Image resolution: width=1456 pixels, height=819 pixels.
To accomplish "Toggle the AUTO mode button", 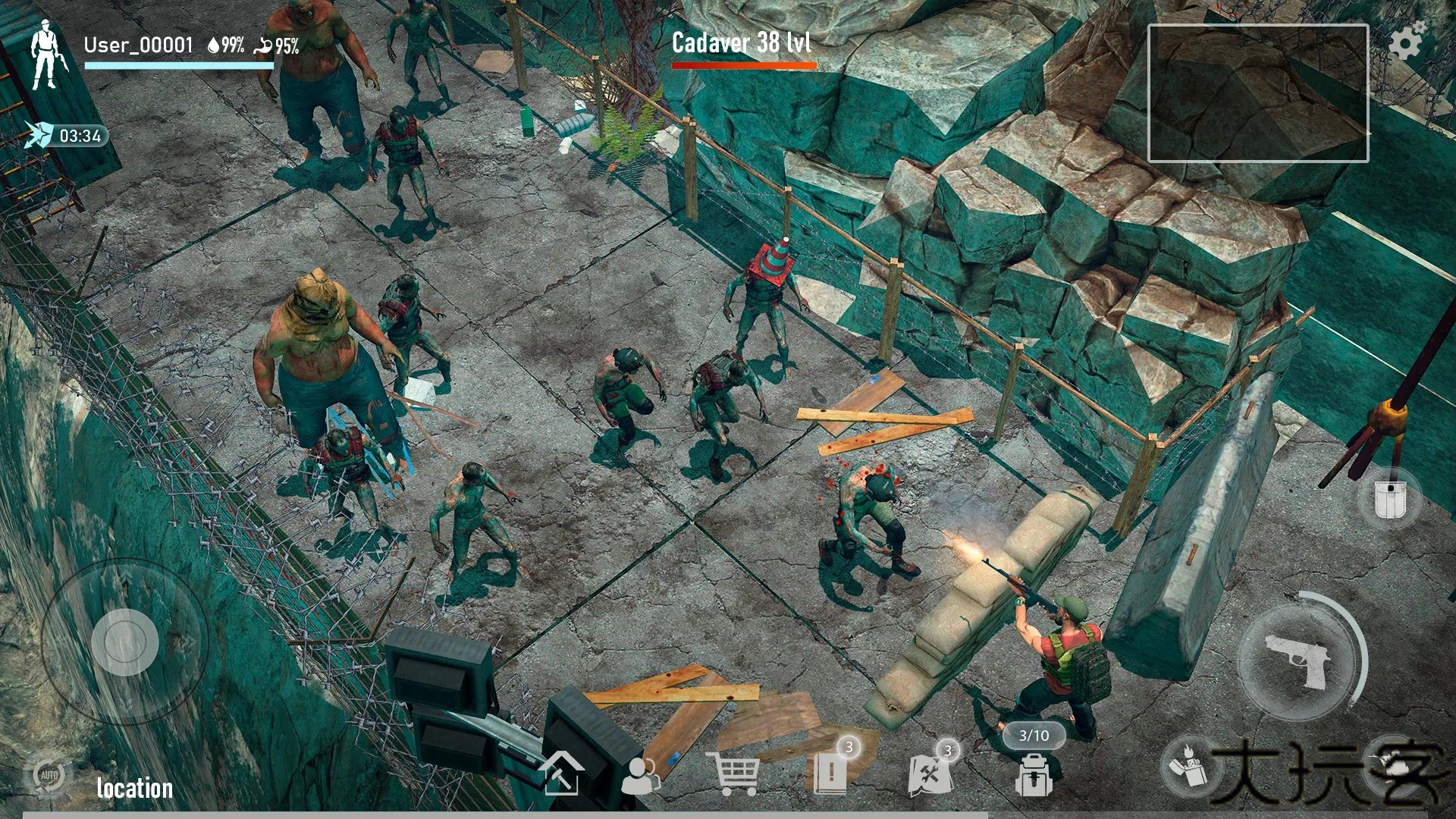I will [49, 775].
